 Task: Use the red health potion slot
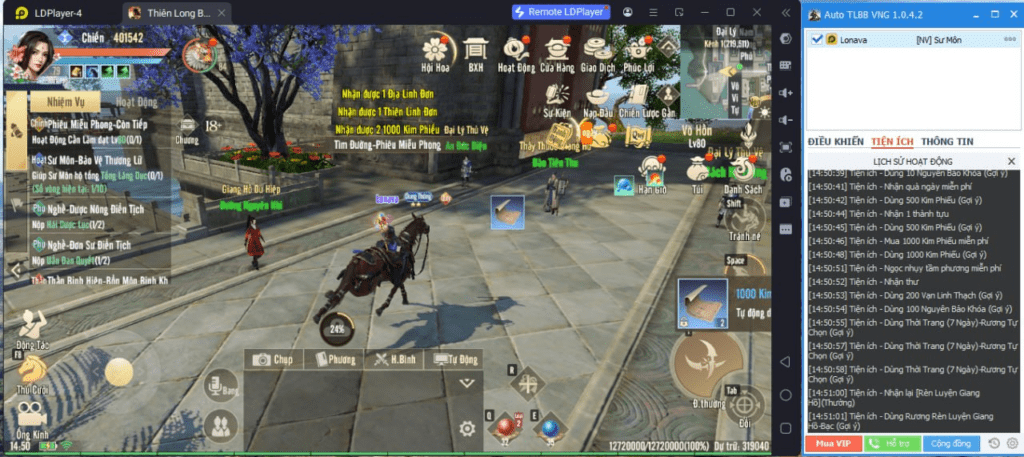click(x=504, y=428)
